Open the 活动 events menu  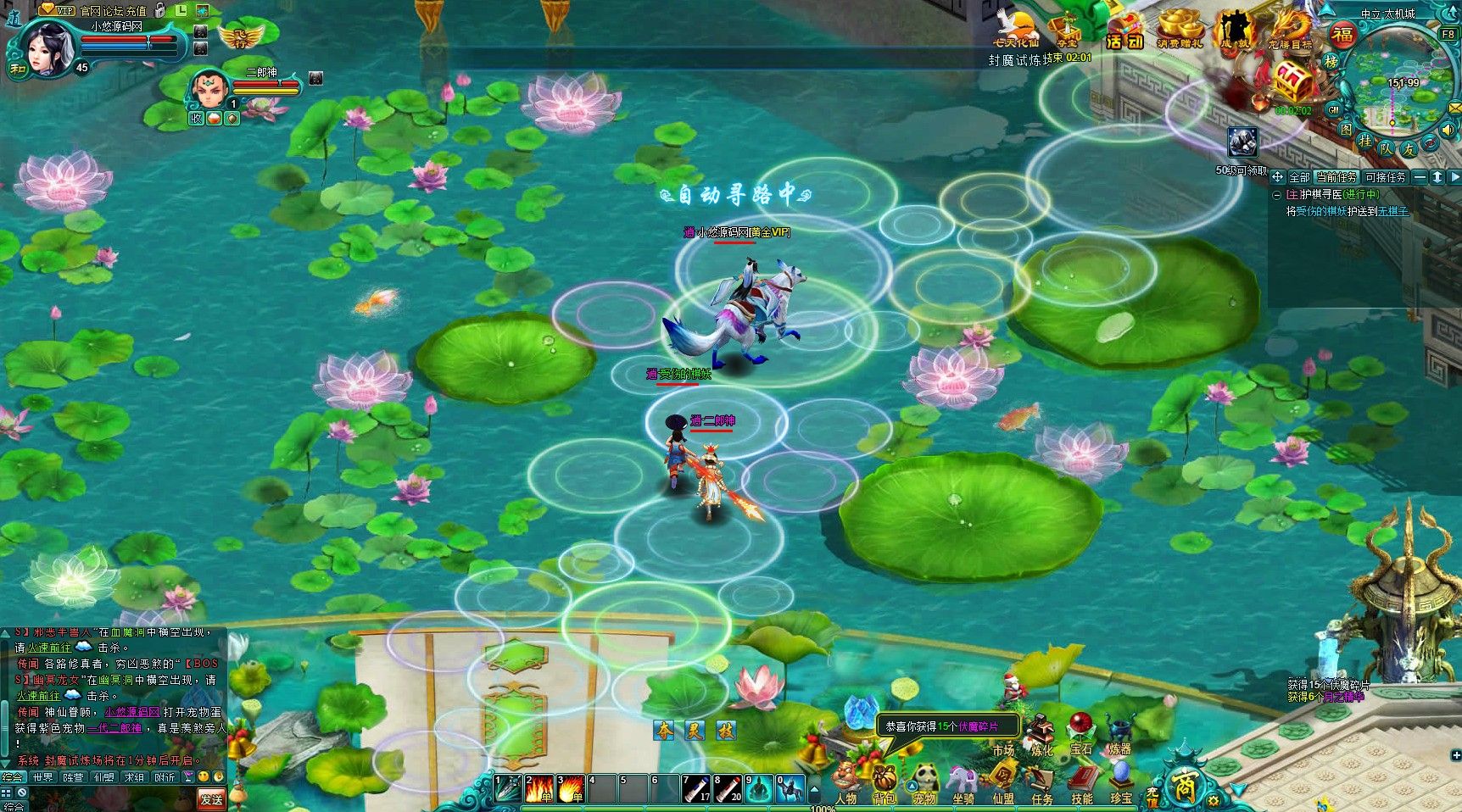[x=1124, y=32]
